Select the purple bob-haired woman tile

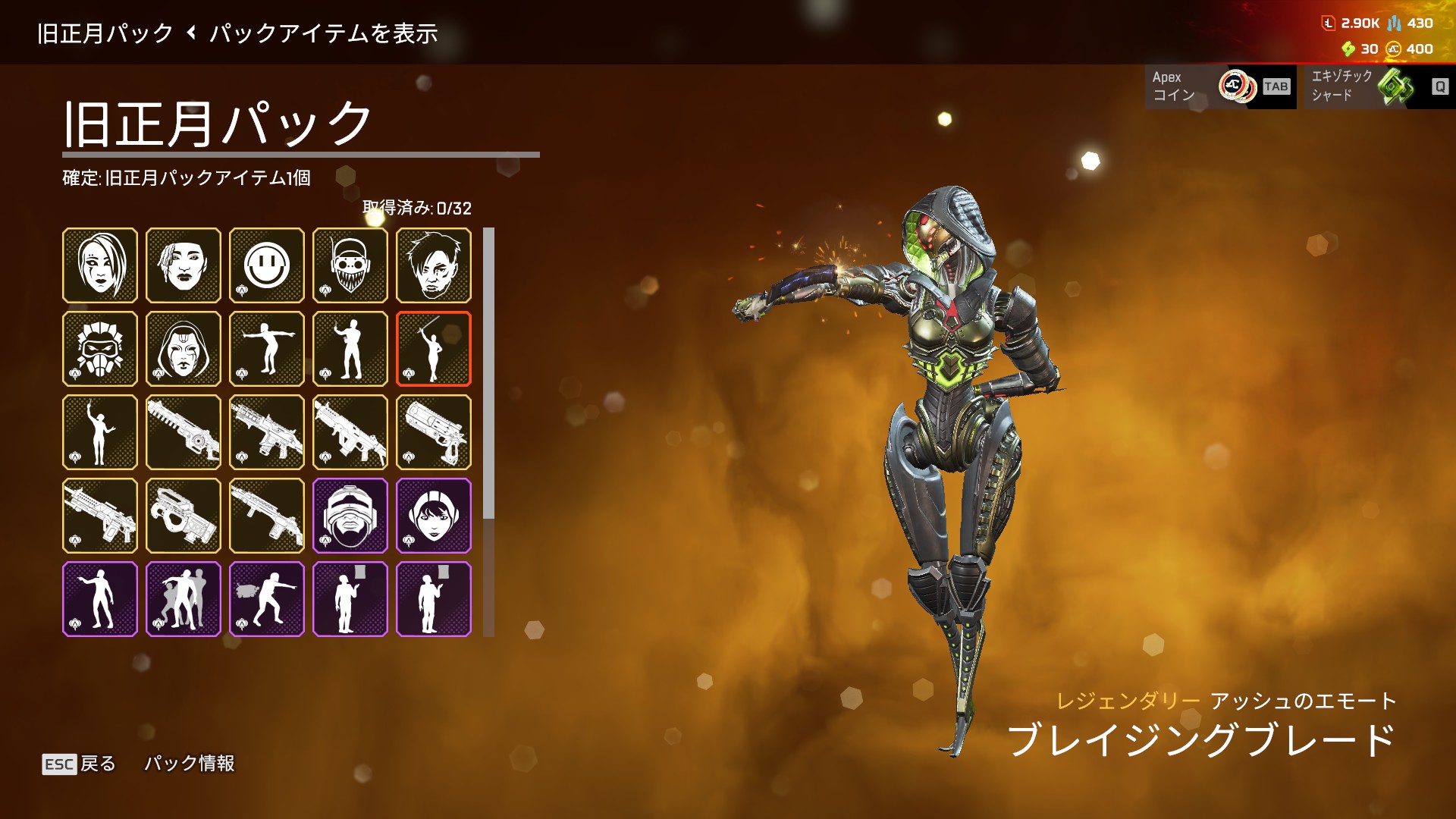pyautogui.click(x=434, y=516)
